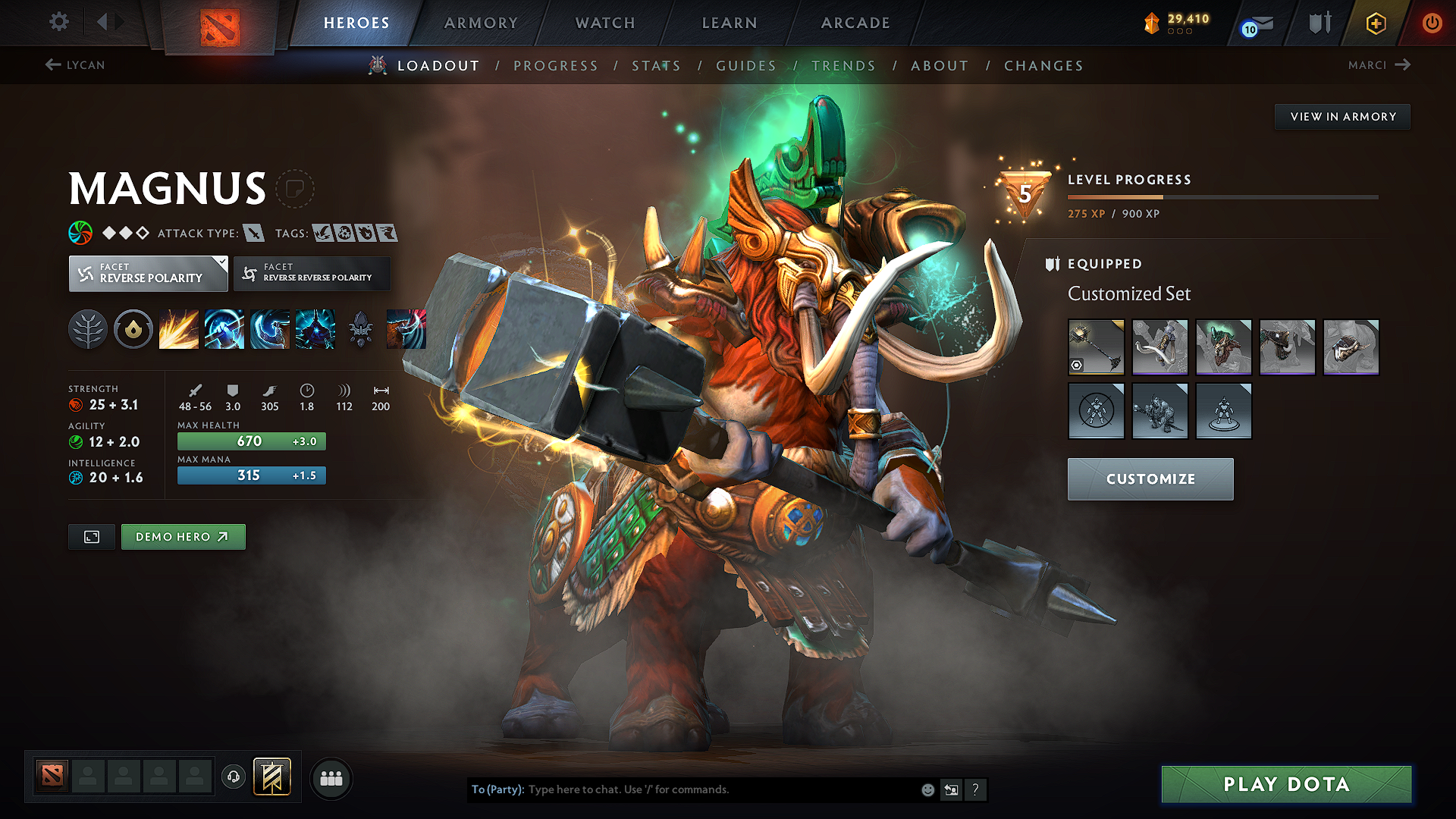The width and height of the screenshot is (1456, 819).
Task: Select the alternate Reverse Polarity facet
Action: (x=312, y=273)
